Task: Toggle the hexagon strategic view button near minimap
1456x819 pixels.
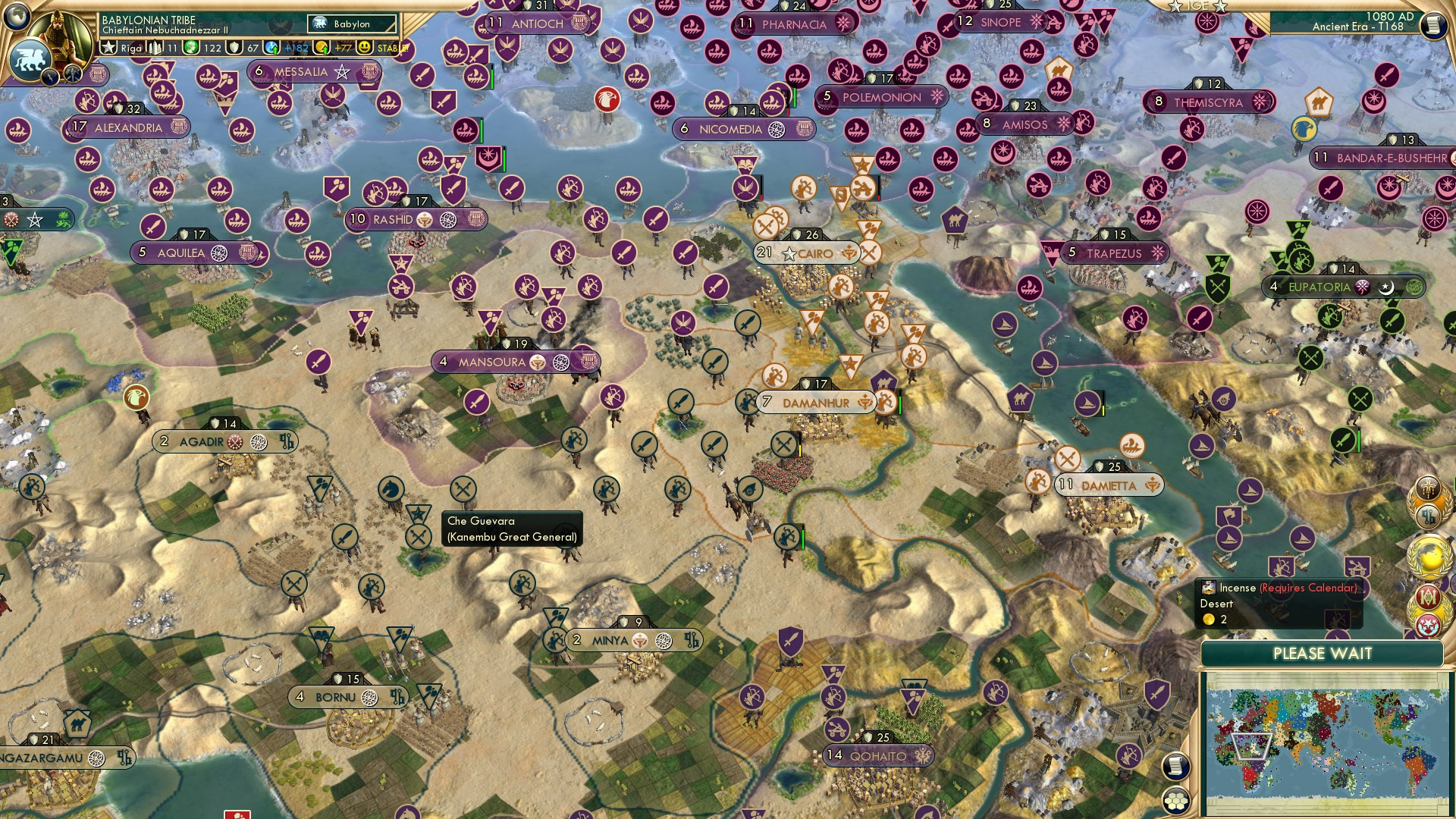Action: pos(1175,802)
